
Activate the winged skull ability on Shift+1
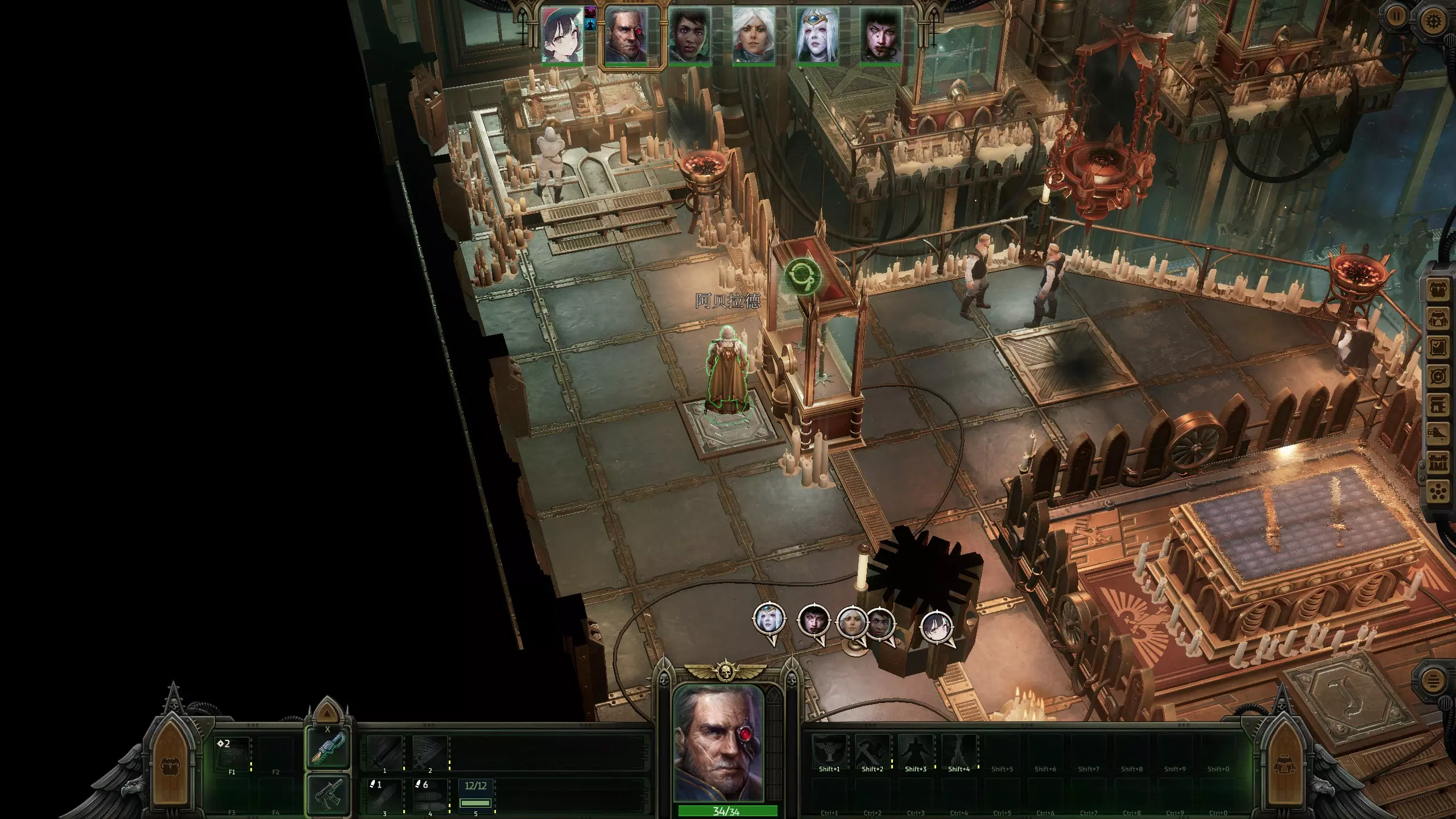pyautogui.click(x=829, y=751)
